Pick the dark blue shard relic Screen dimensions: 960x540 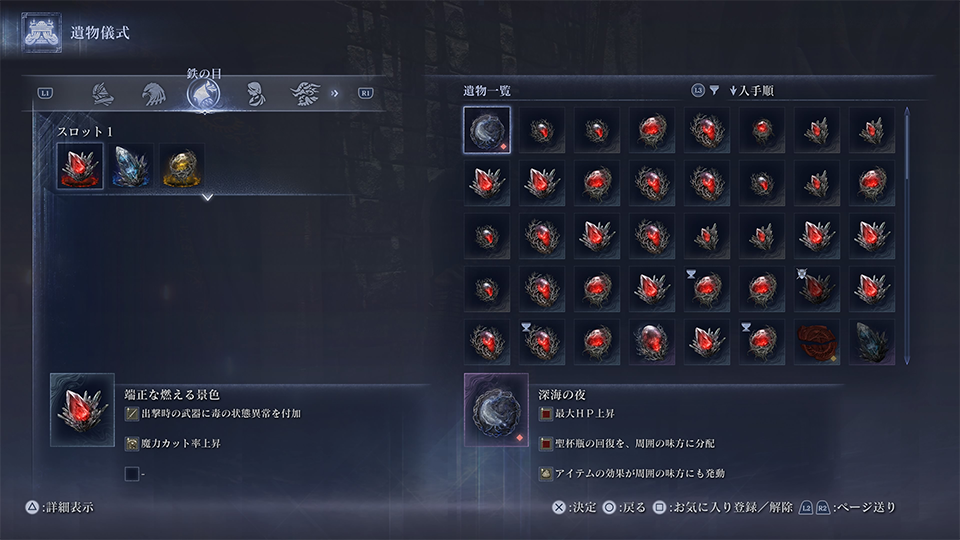click(872, 342)
